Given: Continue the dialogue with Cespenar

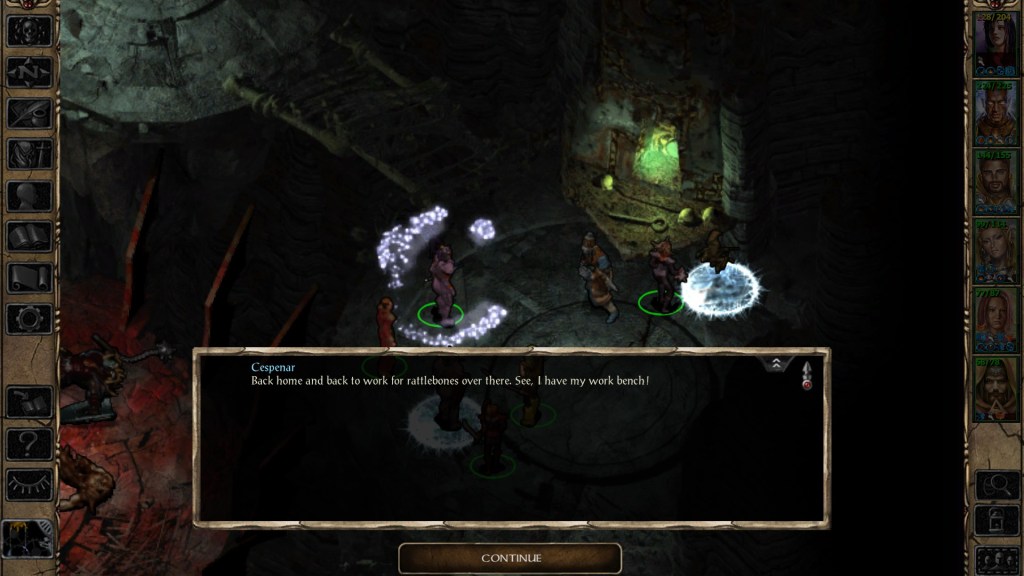Looking at the screenshot, I should click(510, 558).
